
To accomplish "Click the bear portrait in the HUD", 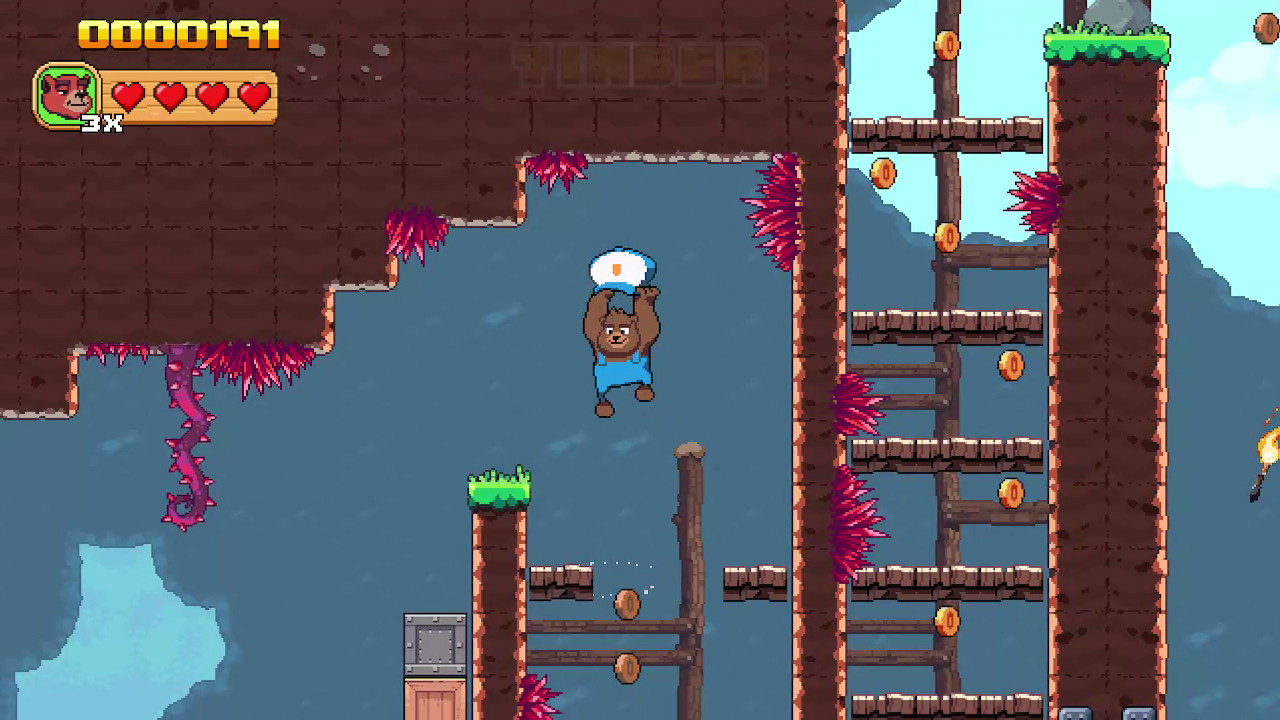I will (x=66, y=95).
